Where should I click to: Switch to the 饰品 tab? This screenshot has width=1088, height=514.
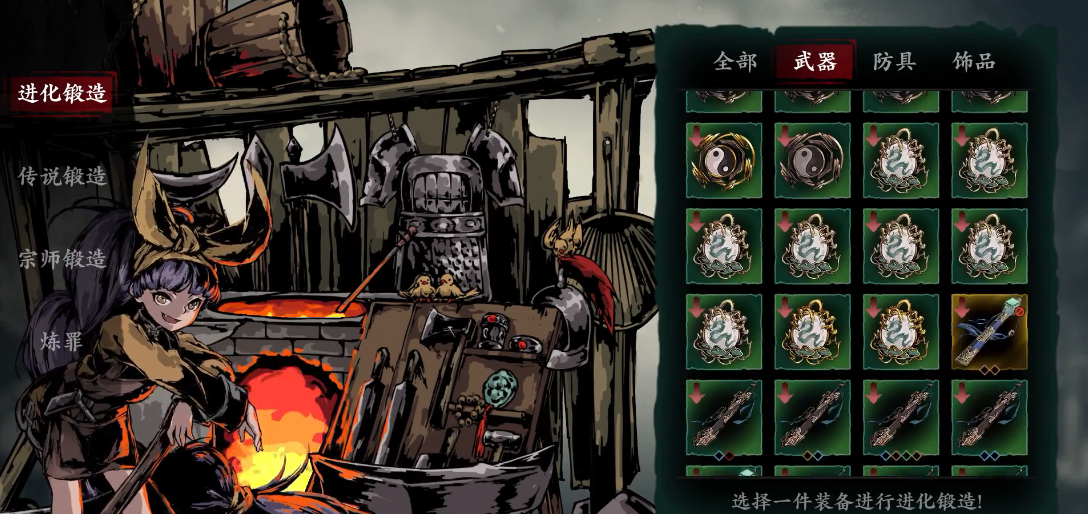973,62
